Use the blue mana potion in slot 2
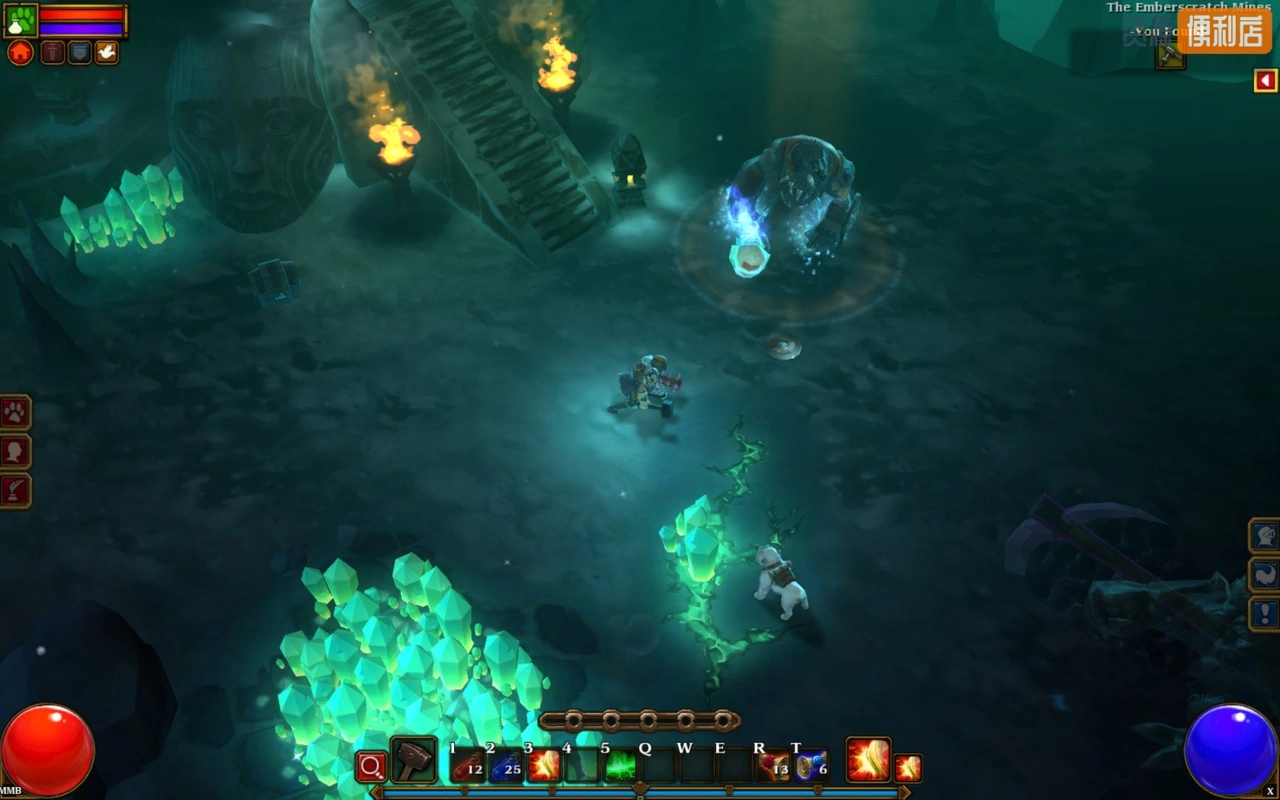1280x800 pixels. [506, 766]
